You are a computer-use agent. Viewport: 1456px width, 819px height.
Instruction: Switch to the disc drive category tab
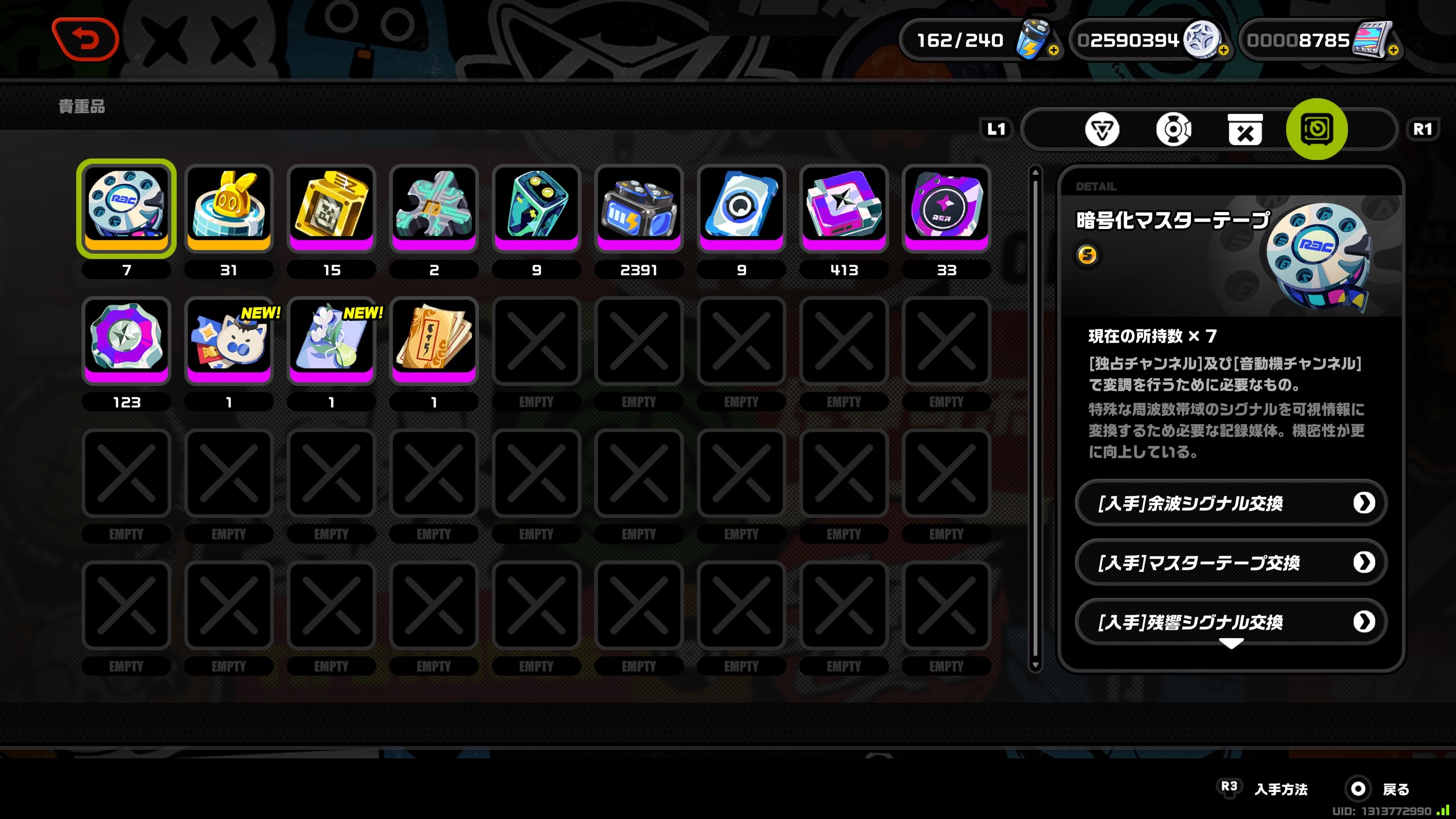tap(1174, 130)
